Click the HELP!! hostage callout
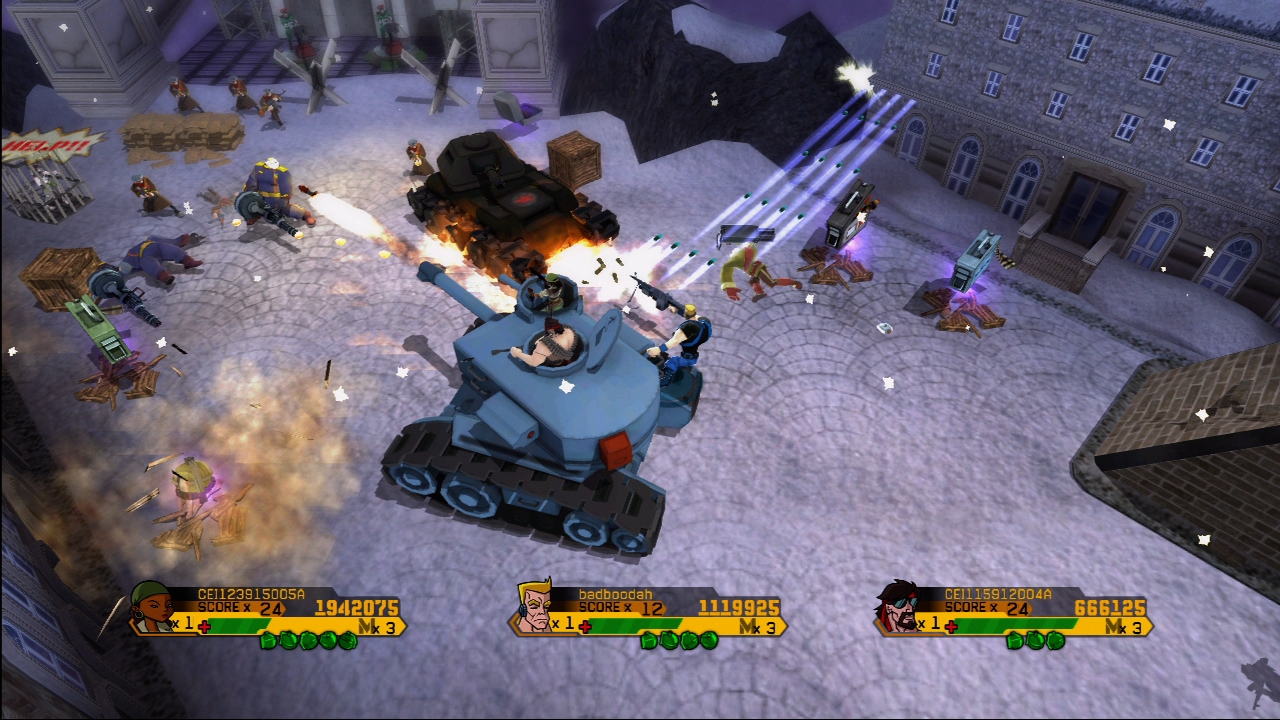 click(x=50, y=146)
